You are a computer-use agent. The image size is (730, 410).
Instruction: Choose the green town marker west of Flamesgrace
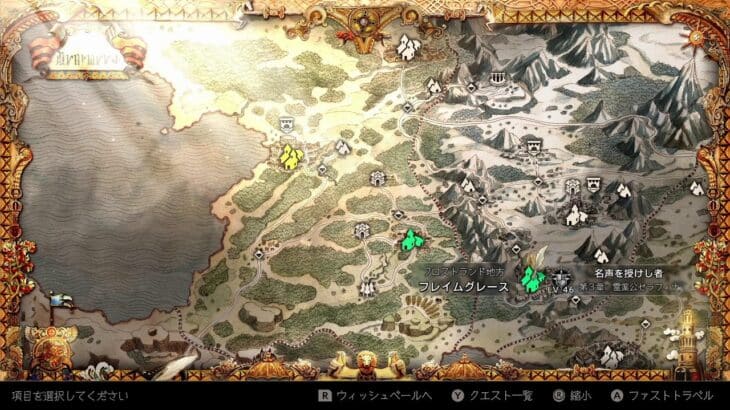410,240
